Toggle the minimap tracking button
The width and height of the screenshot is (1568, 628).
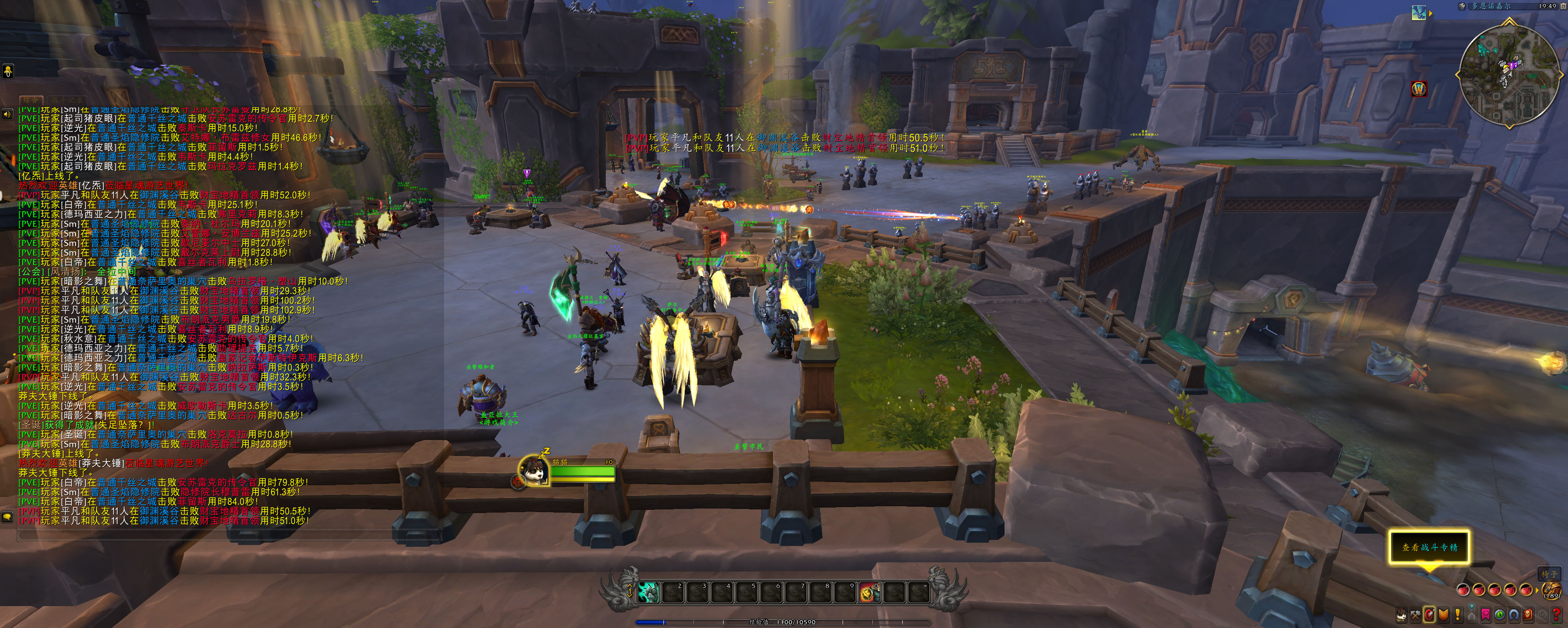pyautogui.click(x=1462, y=6)
